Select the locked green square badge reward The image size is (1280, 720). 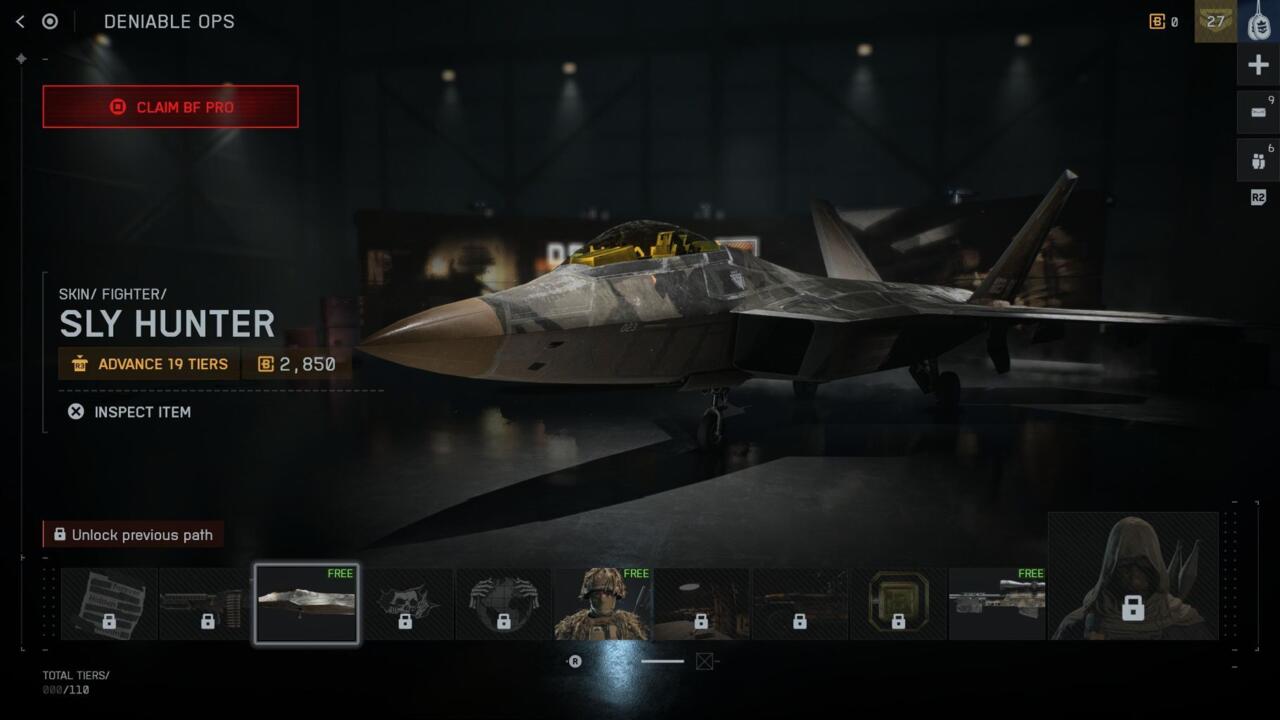pyautogui.click(x=897, y=604)
